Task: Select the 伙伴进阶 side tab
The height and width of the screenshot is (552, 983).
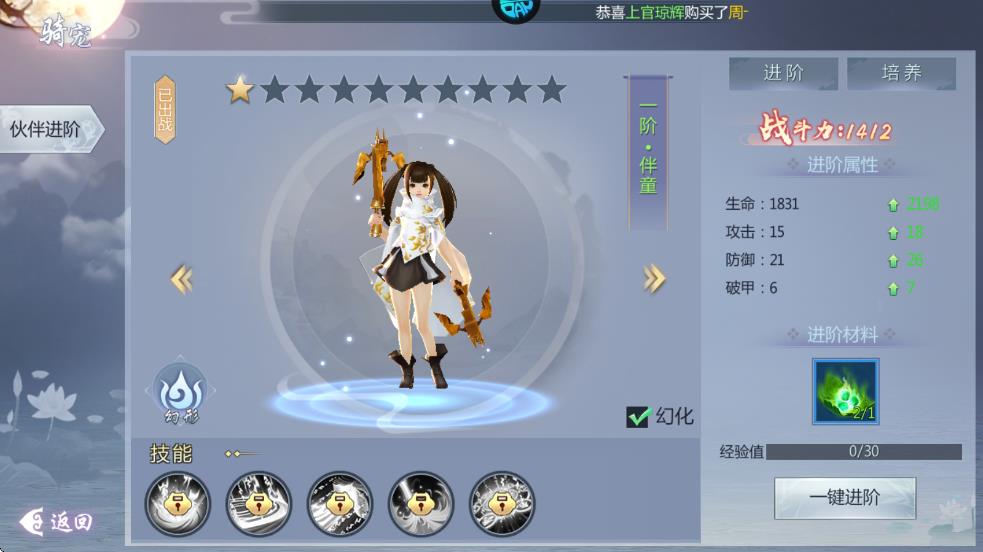Action: click(47, 130)
